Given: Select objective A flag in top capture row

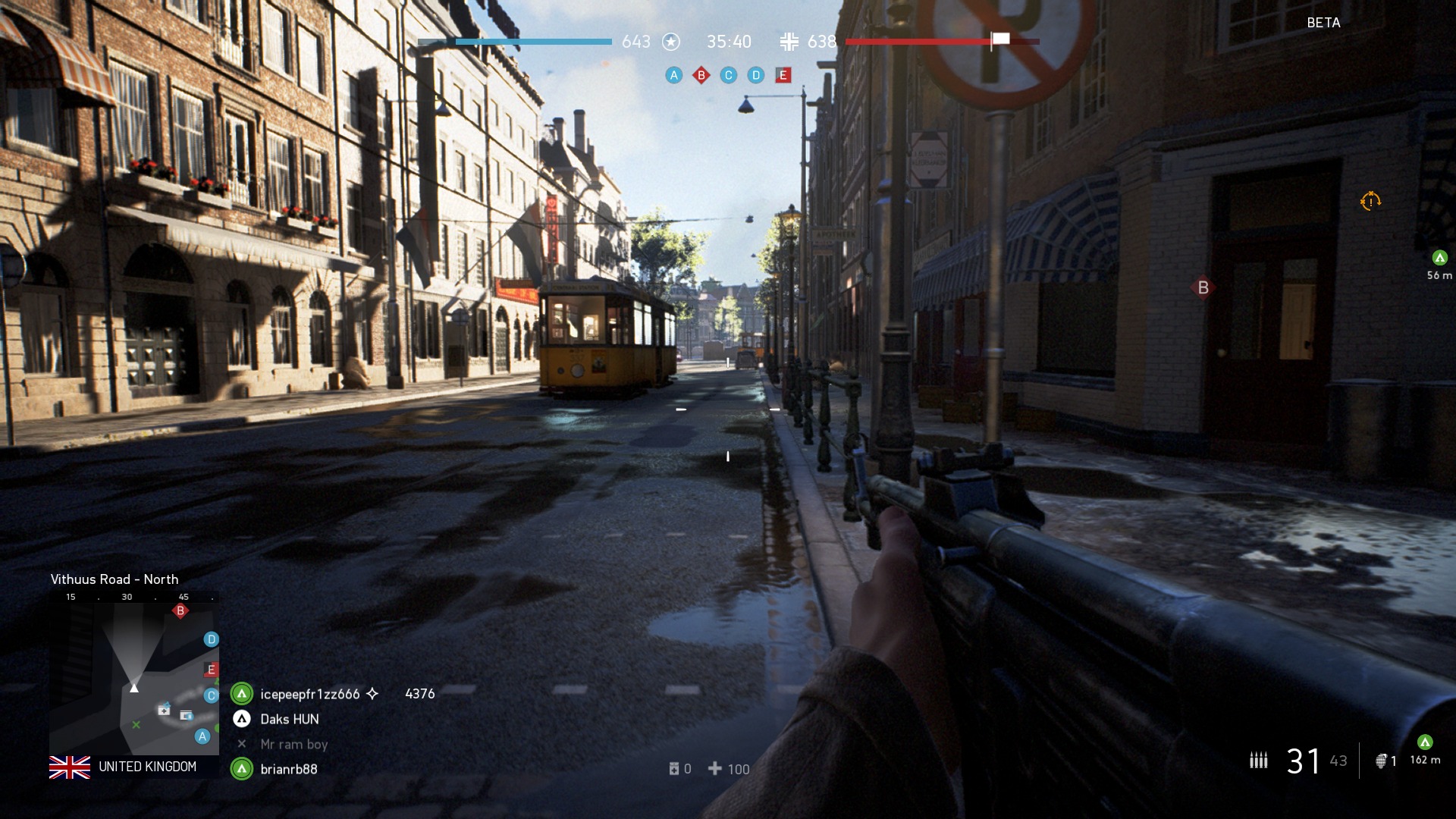Looking at the screenshot, I should pos(673,75).
